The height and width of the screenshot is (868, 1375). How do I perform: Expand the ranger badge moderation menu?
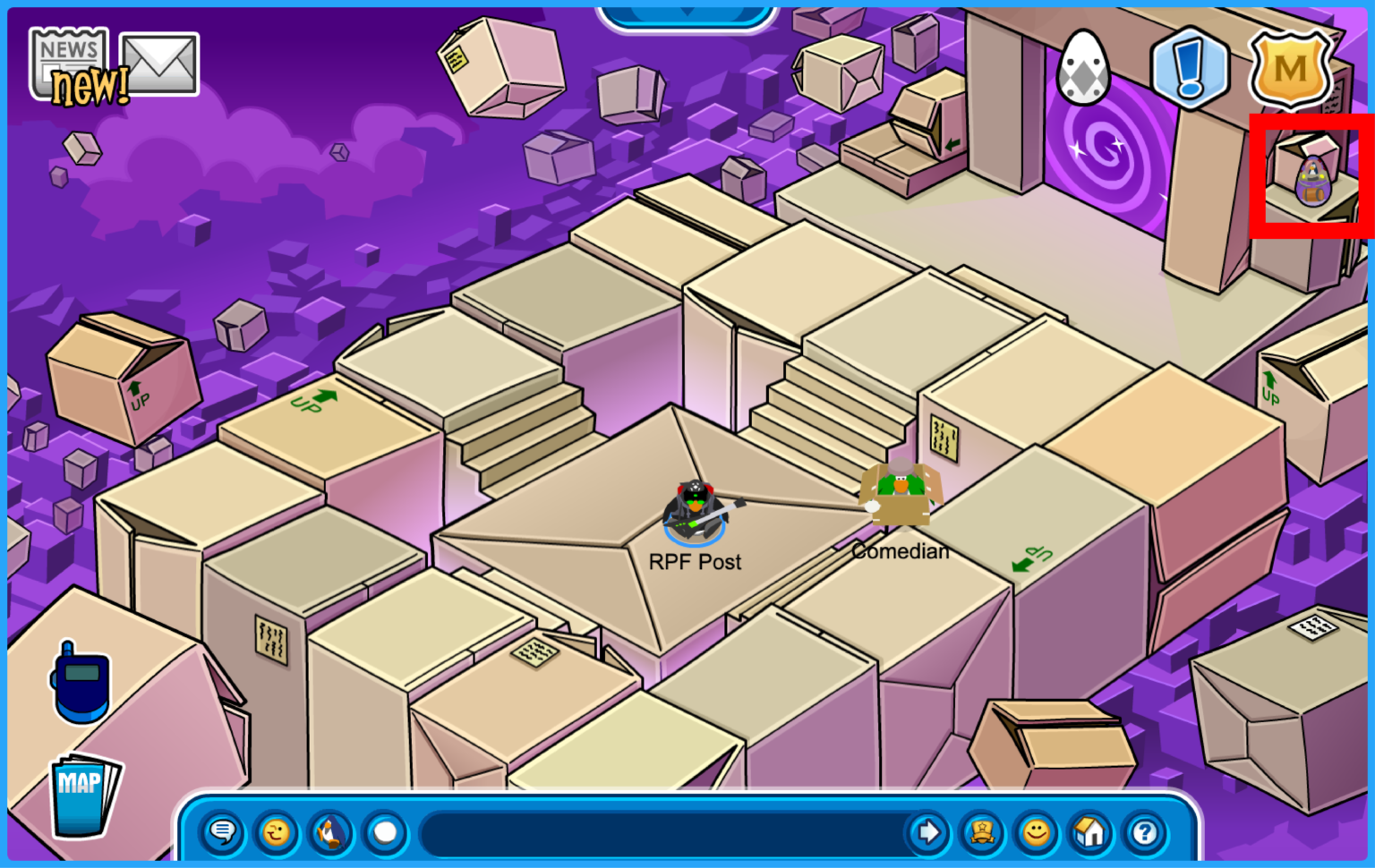[982, 833]
